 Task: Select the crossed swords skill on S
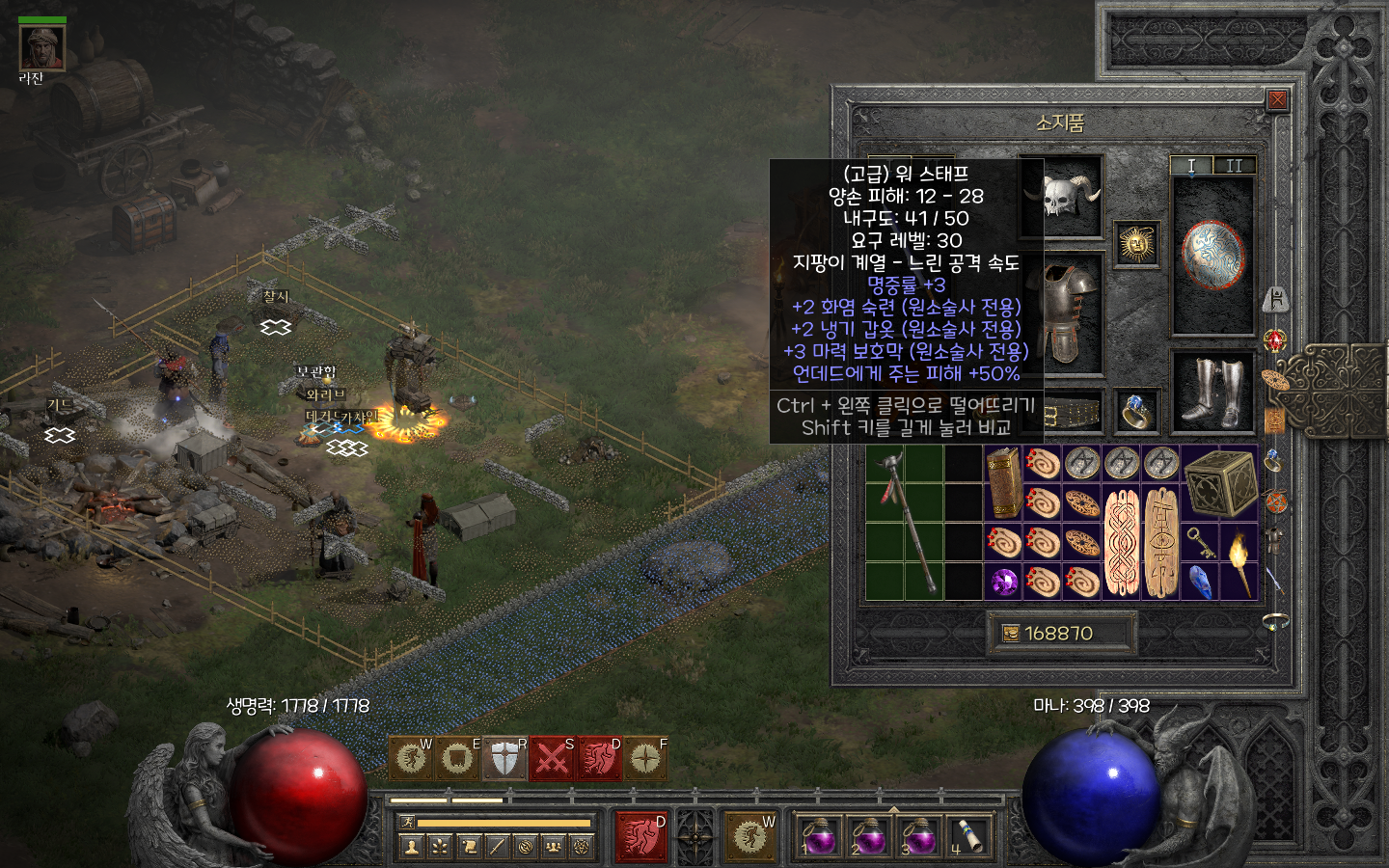(x=552, y=759)
